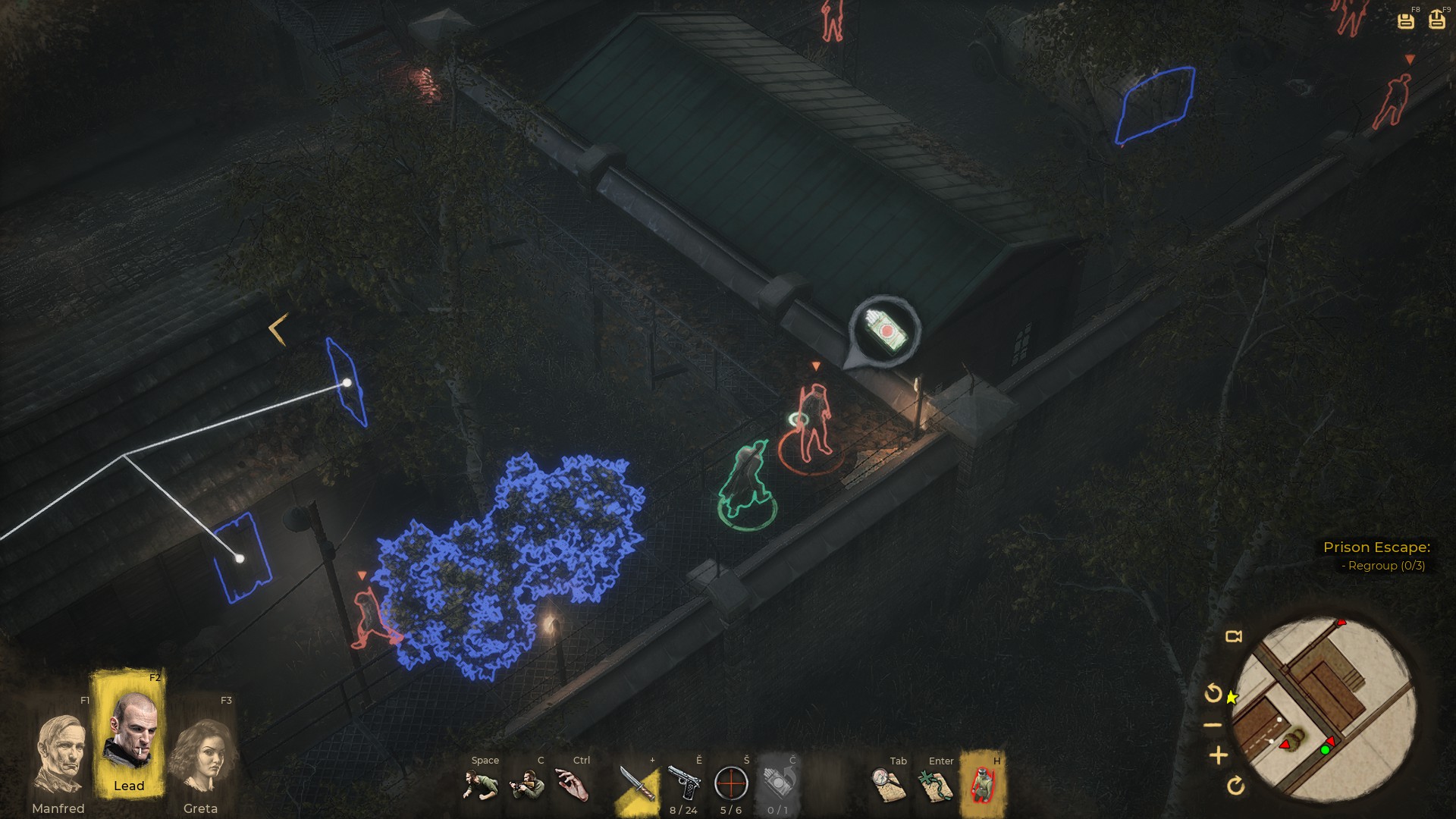Toggle the highlighted enemy soldier icon

[x=983, y=785]
